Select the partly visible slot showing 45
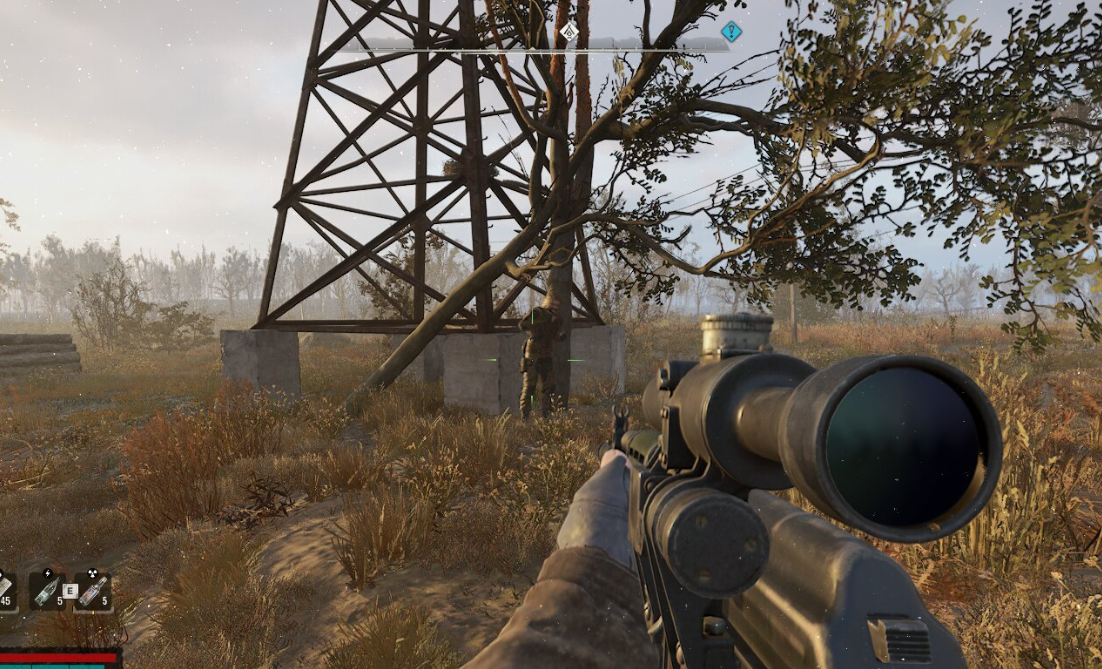 click(6, 590)
